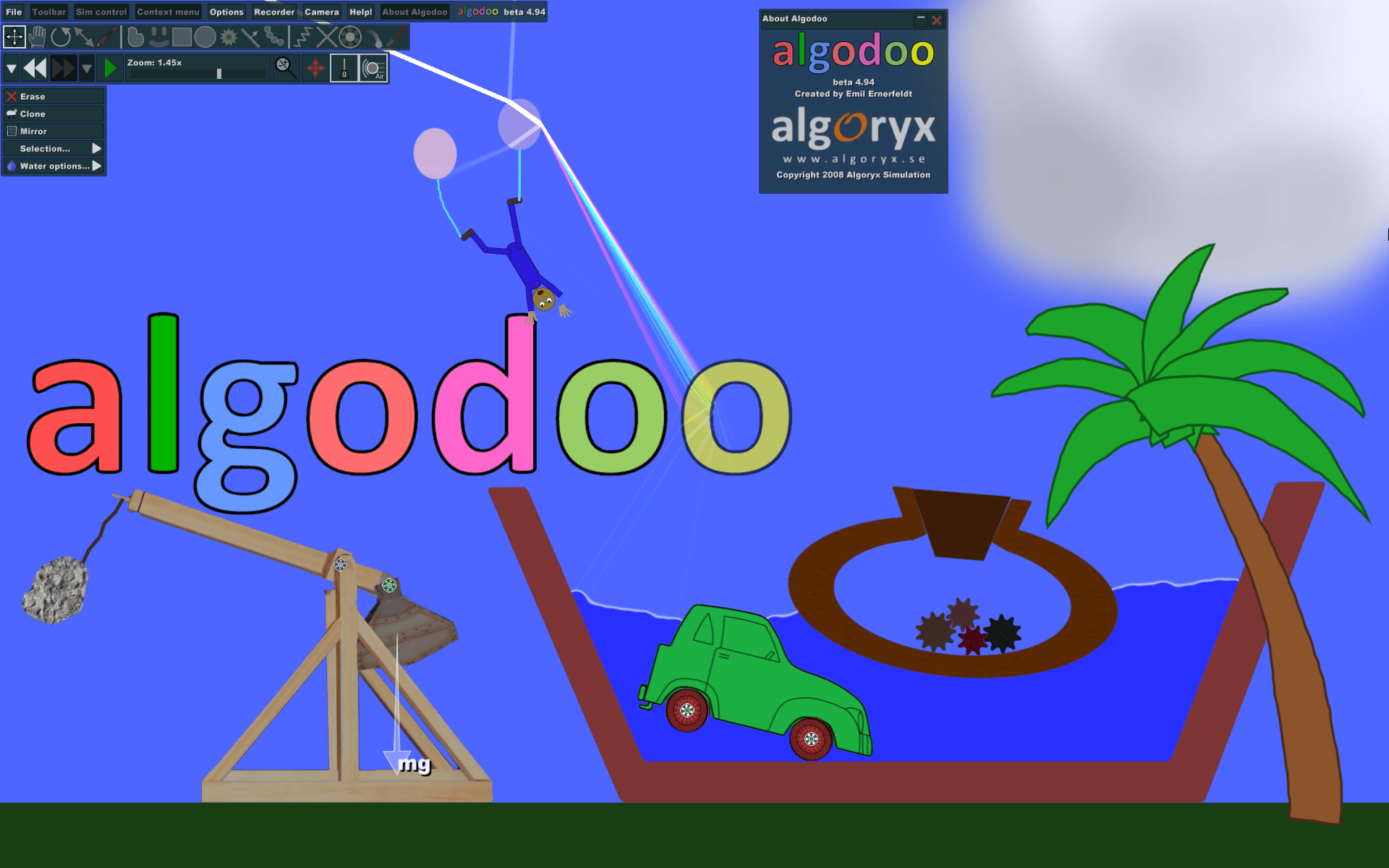The height and width of the screenshot is (868, 1389).
Task: Select the Circle tool
Action: (x=205, y=36)
